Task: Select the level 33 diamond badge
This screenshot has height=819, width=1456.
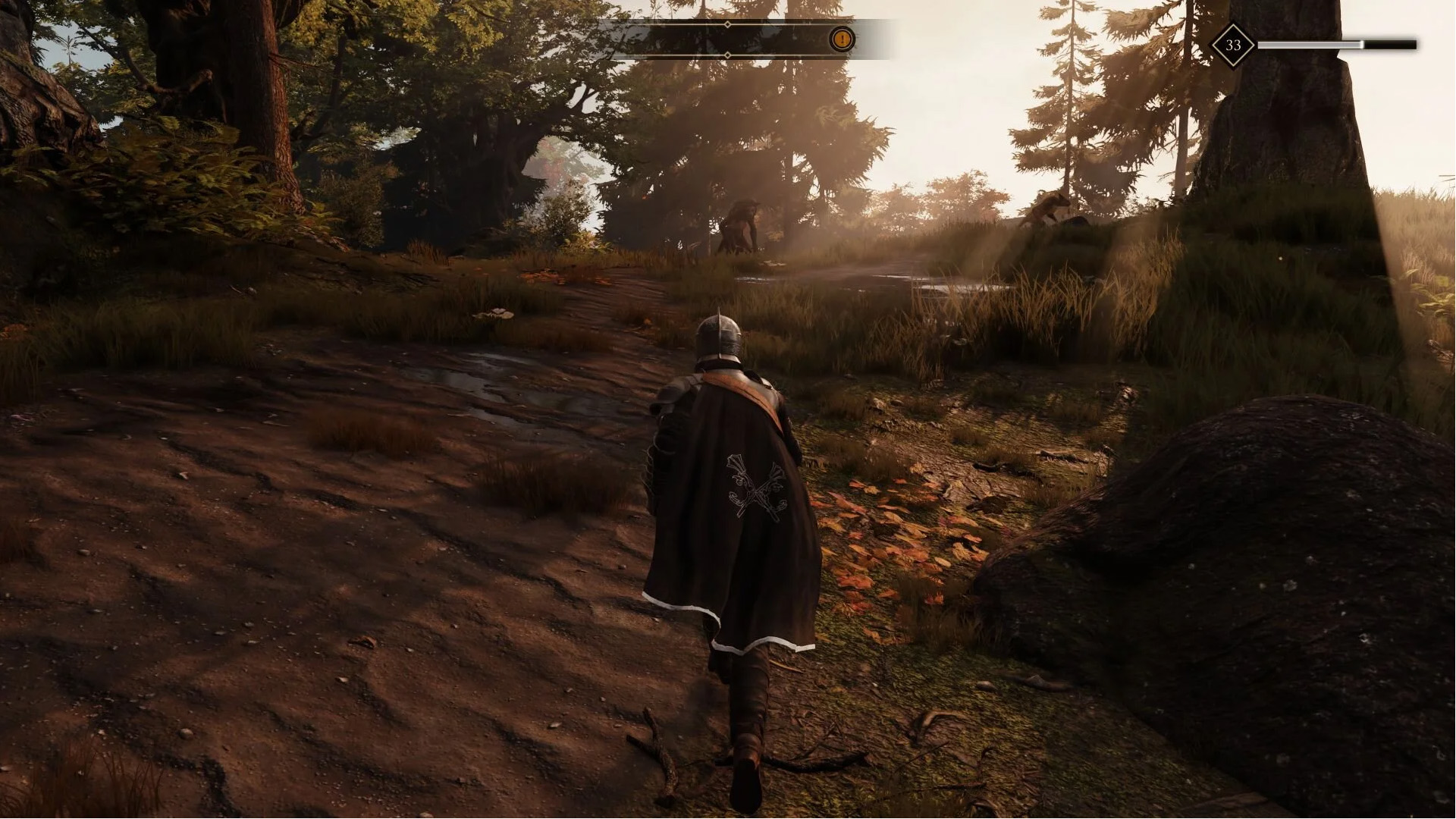Action: pyautogui.click(x=1232, y=45)
